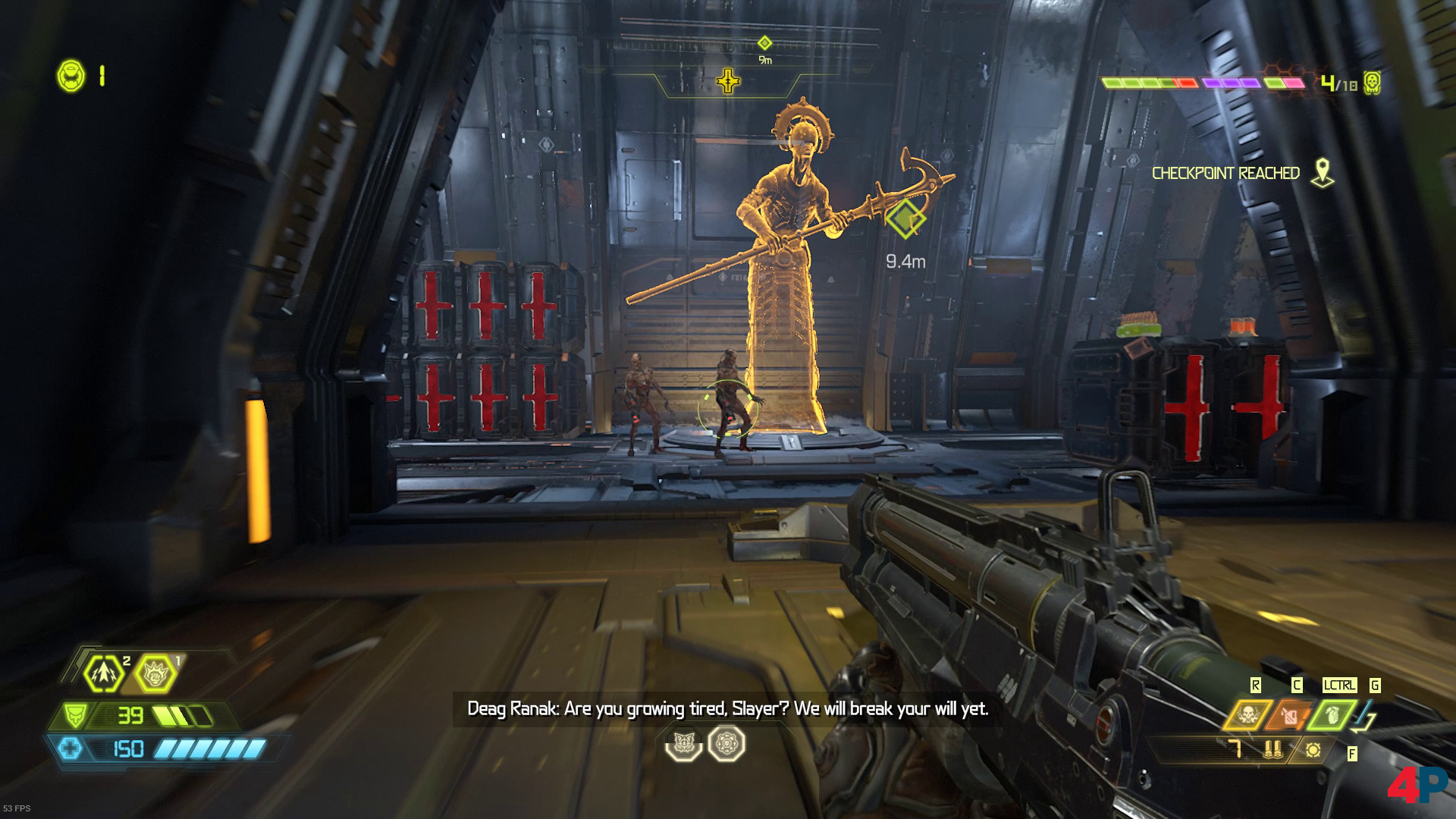Click the Checkpoint Reached pin icon

(1323, 173)
